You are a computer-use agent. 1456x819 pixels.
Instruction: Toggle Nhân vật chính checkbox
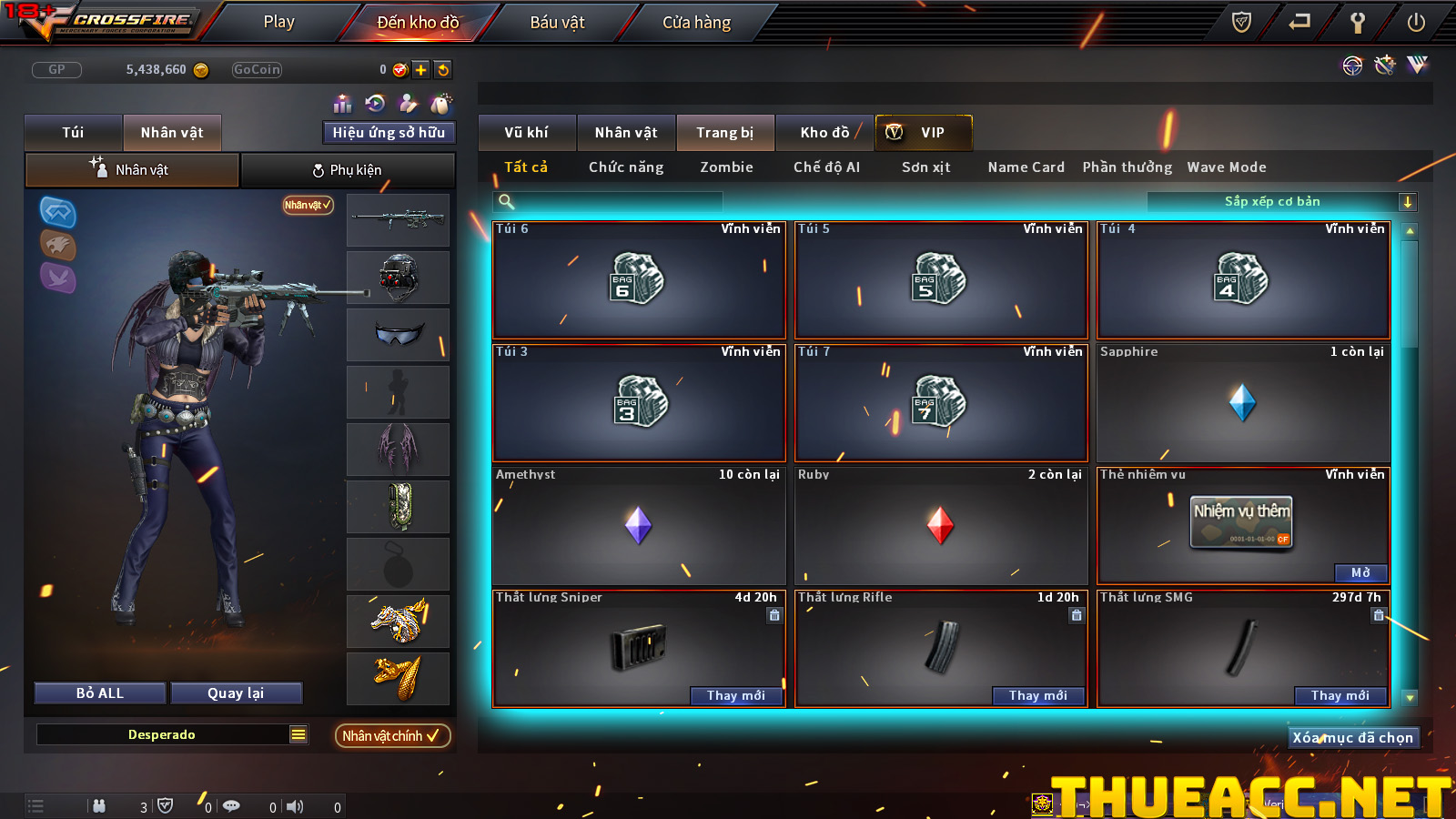coord(392,736)
